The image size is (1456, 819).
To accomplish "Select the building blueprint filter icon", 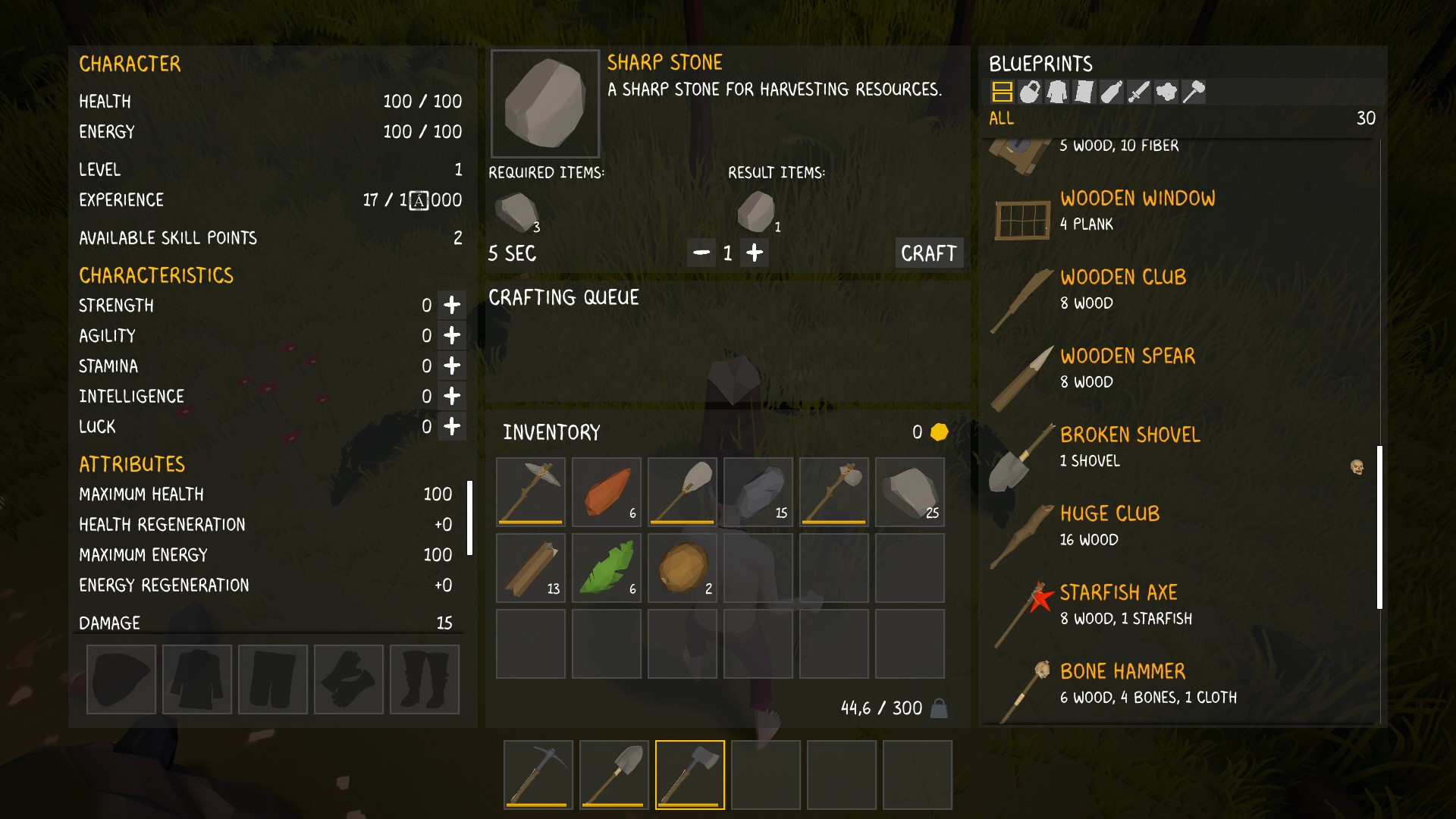I will coord(1003,93).
